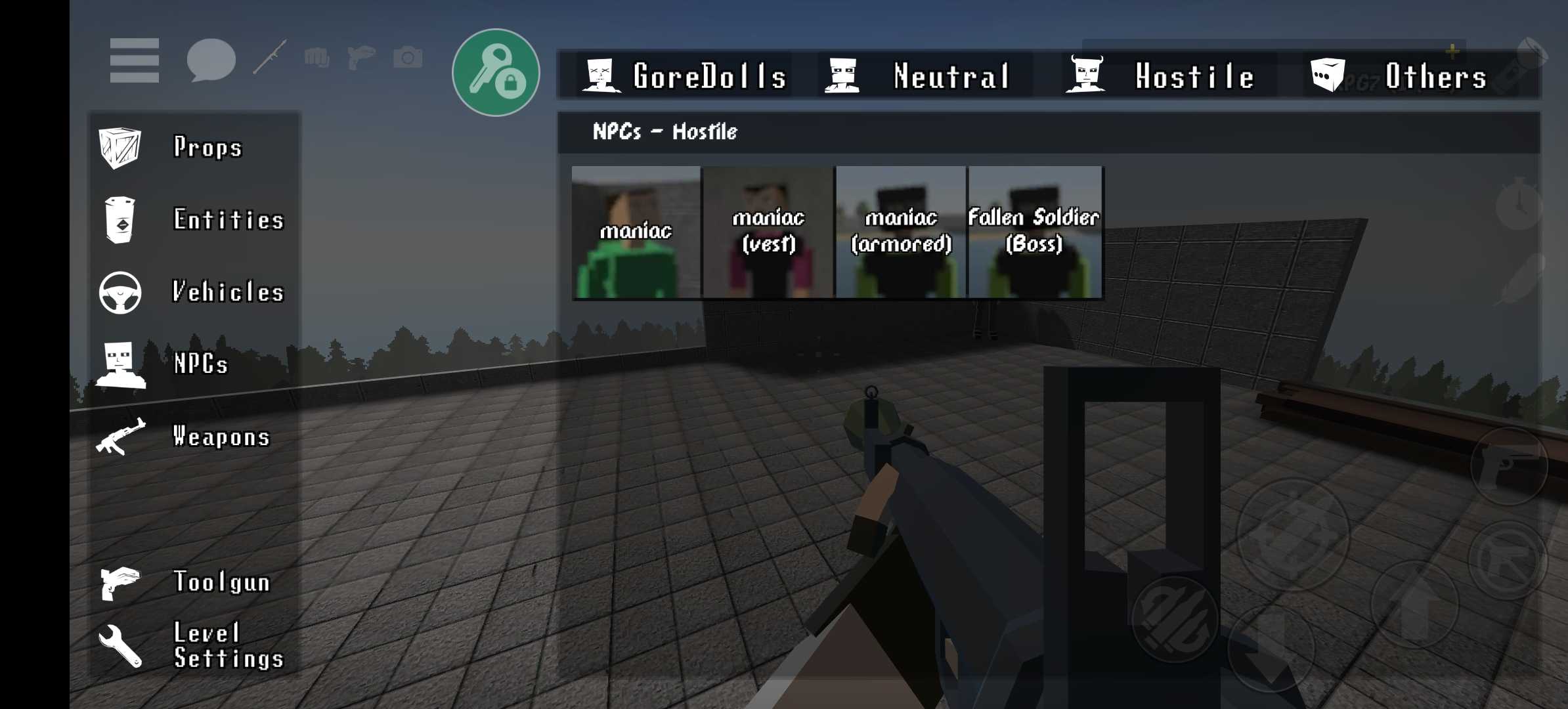
Task: Pick the maniac (vest) NPC
Action: (768, 232)
